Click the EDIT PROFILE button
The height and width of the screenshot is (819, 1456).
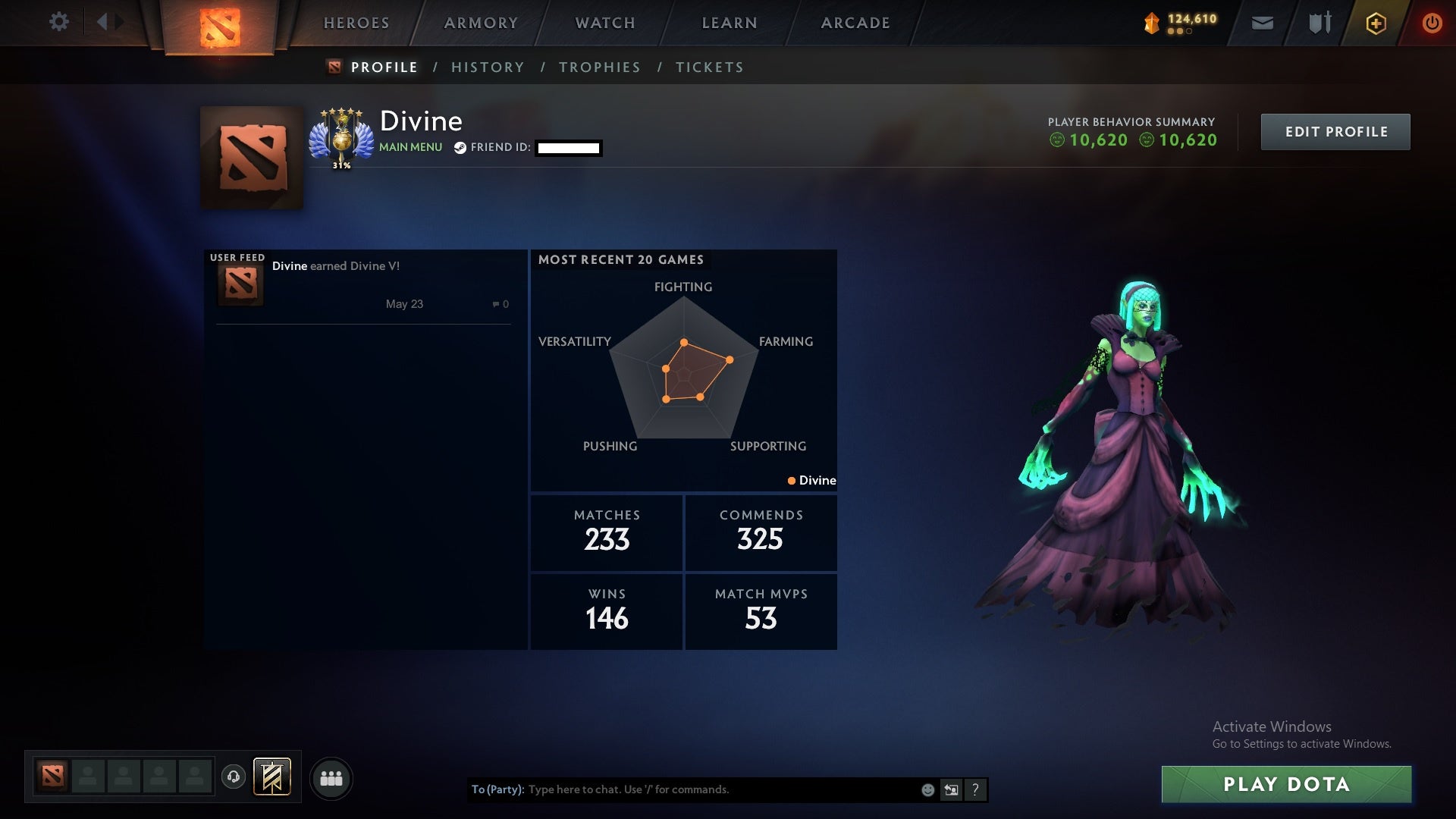pos(1335,131)
